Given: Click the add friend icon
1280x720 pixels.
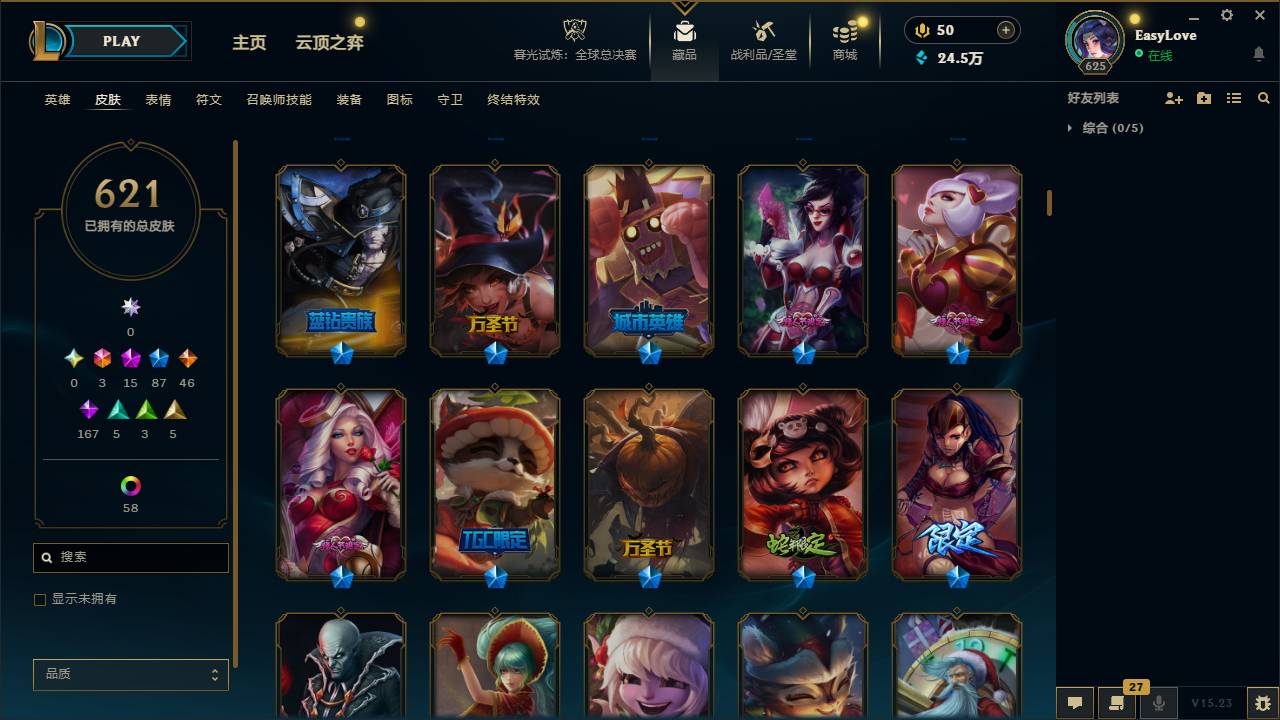Looking at the screenshot, I should [x=1175, y=97].
